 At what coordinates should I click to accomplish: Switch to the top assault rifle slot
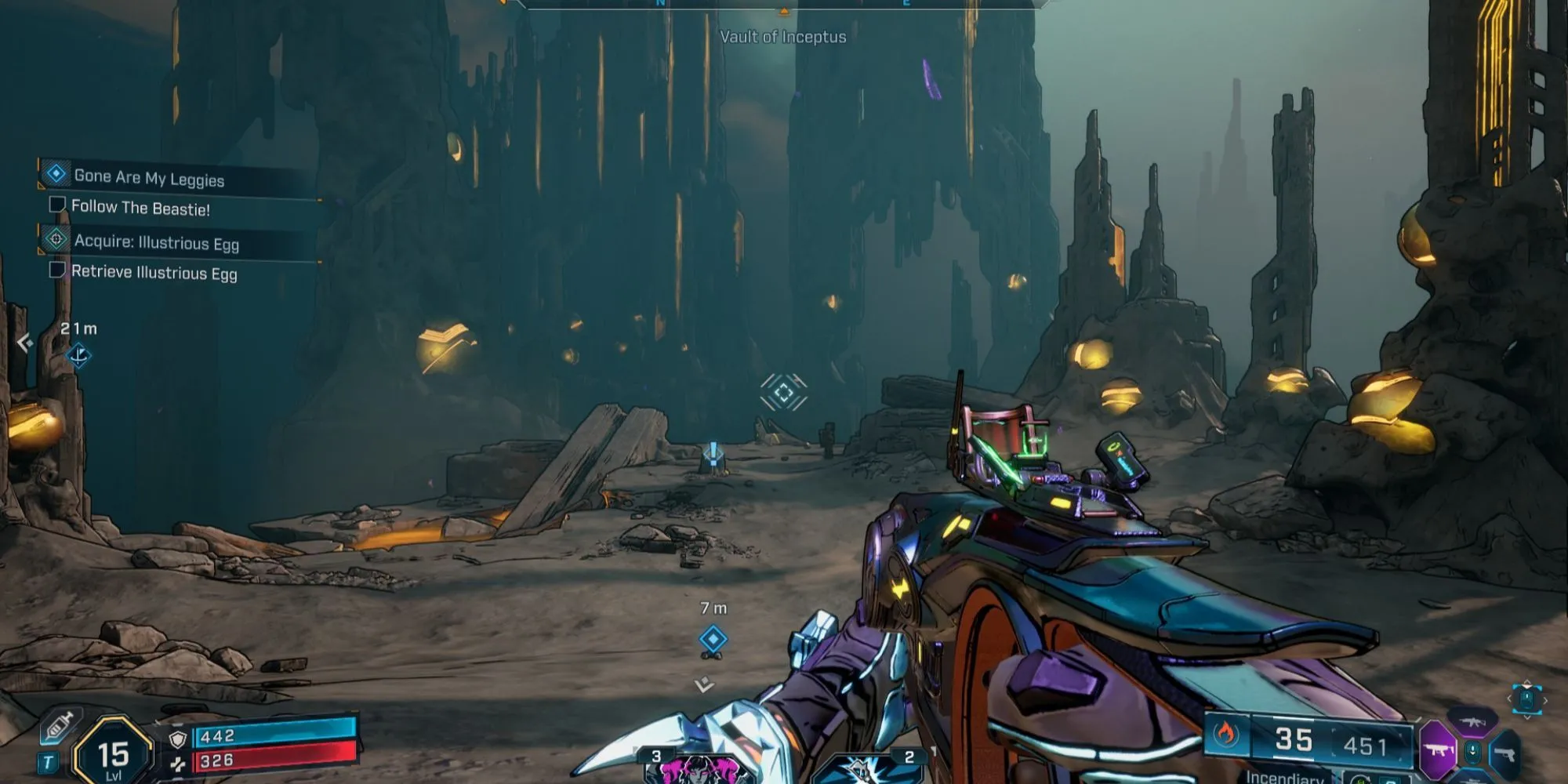[1472, 721]
